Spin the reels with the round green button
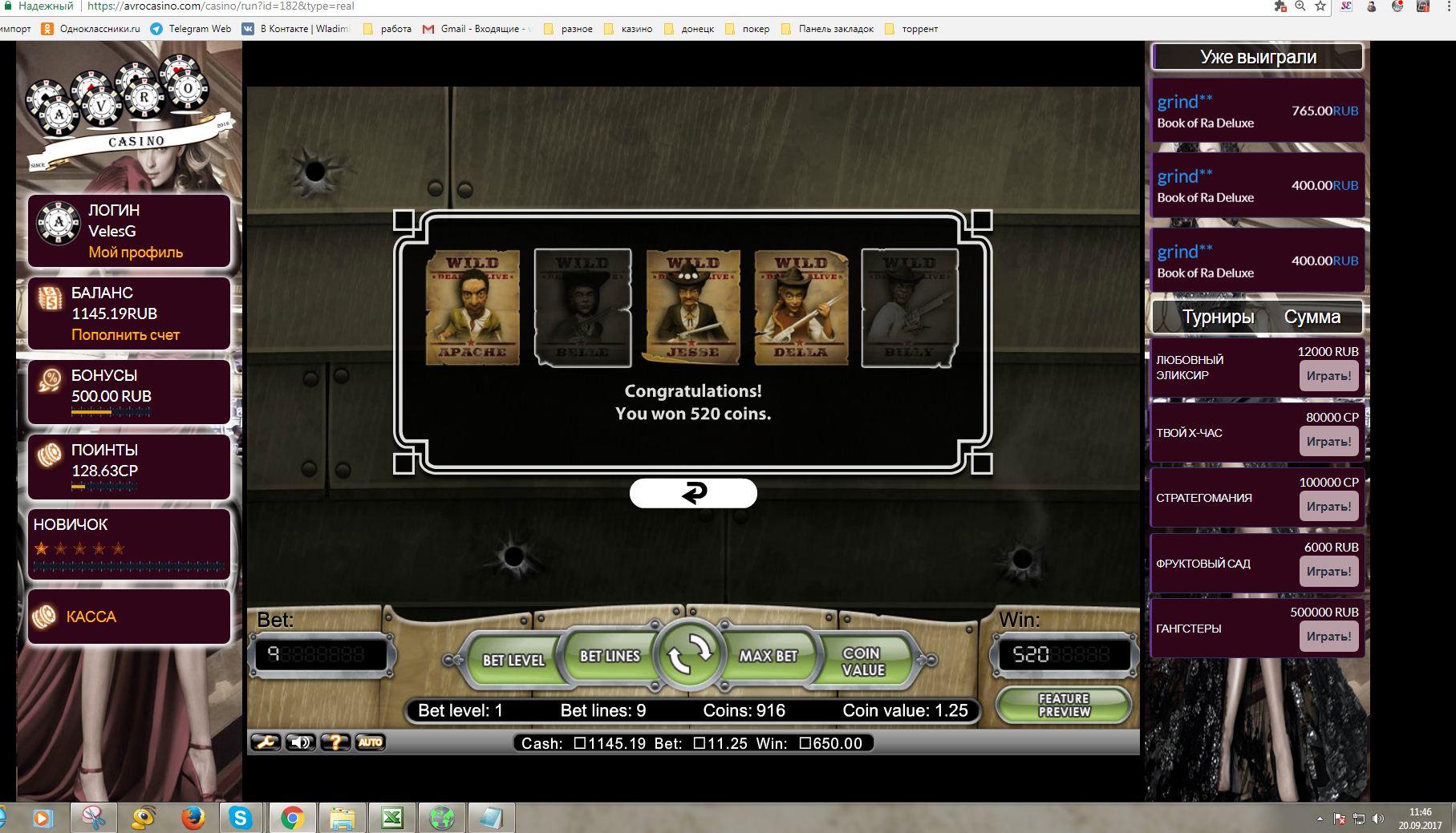This screenshot has height=833, width=1456. (x=688, y=655)
